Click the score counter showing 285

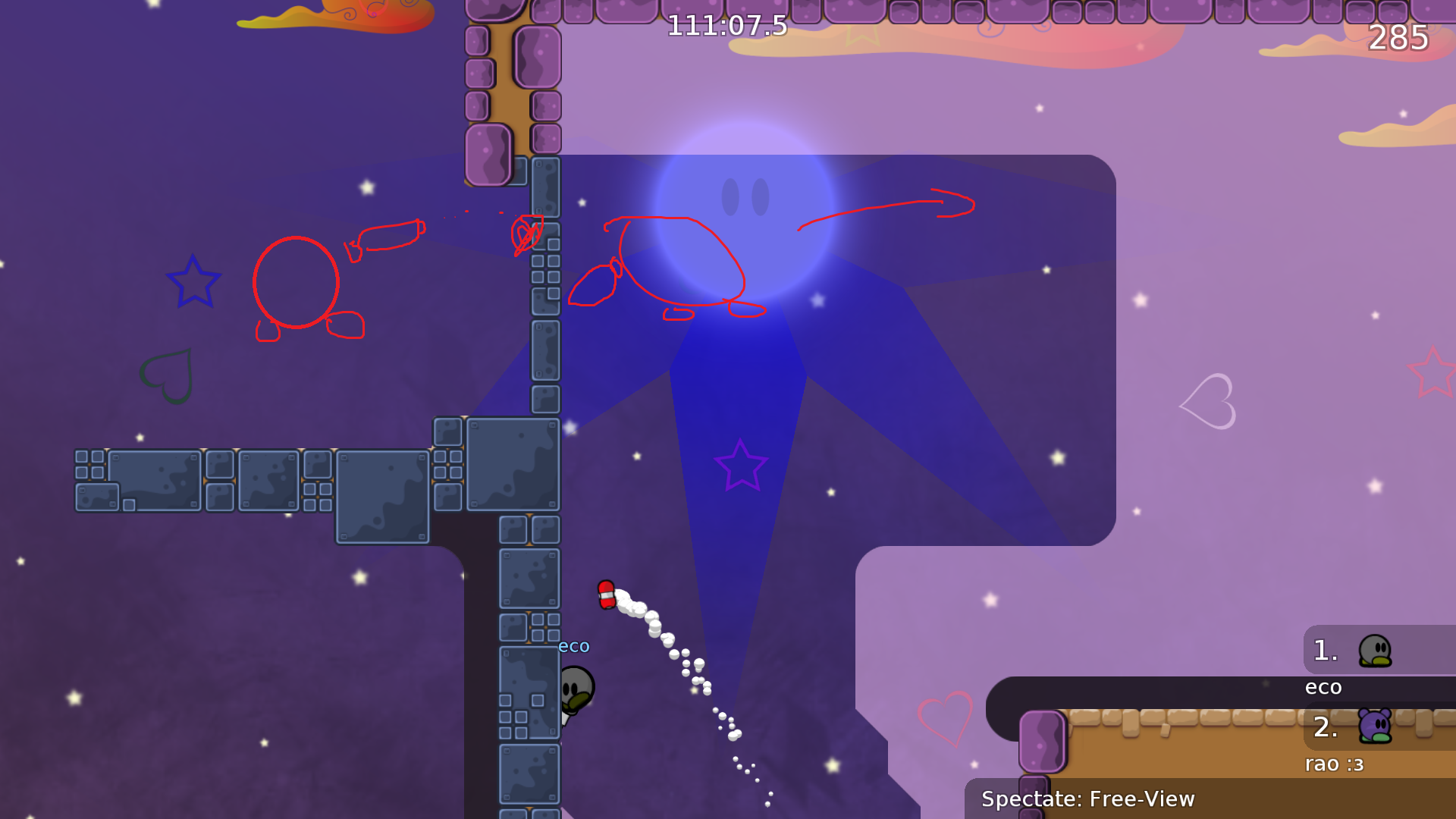[1399, 36]
